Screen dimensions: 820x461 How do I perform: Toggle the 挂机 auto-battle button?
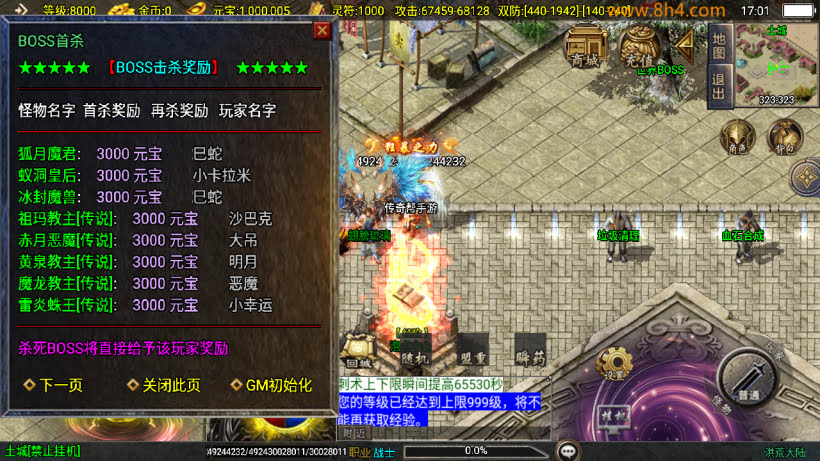[x=611, y=416]
